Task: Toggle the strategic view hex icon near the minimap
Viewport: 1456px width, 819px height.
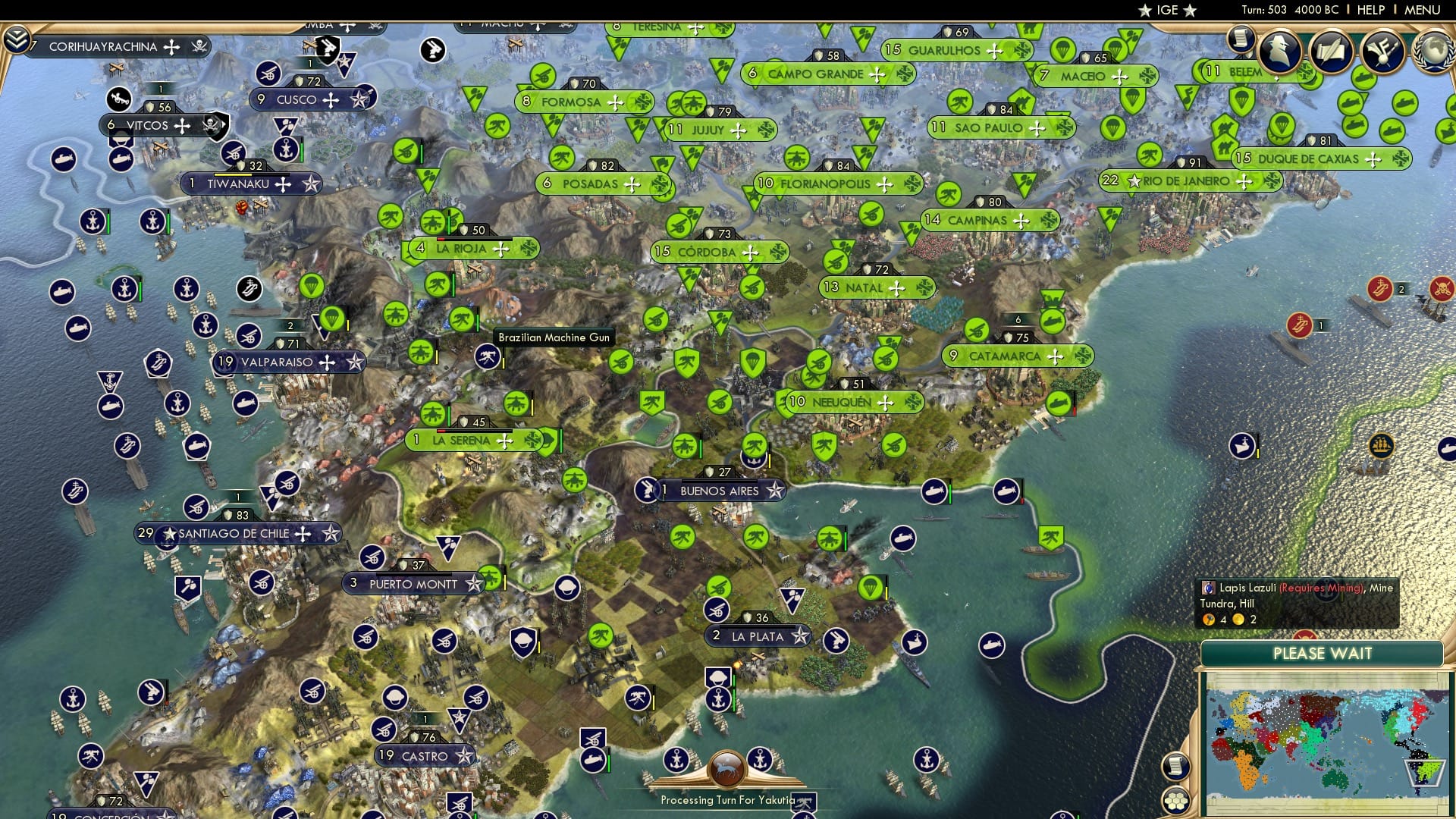Action: [x=1175, y=802]
